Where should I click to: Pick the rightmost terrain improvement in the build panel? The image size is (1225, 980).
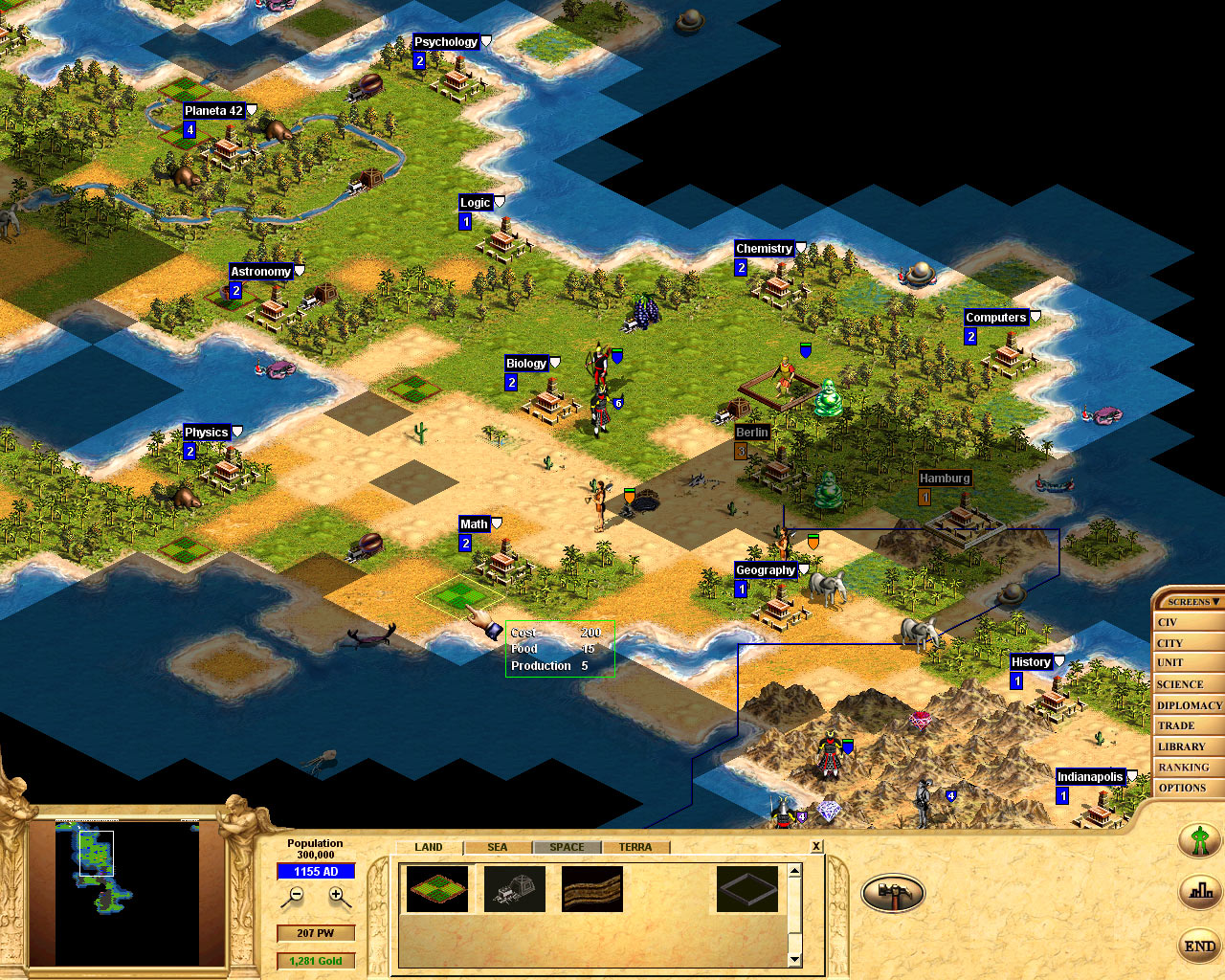(x=750, y=888)
